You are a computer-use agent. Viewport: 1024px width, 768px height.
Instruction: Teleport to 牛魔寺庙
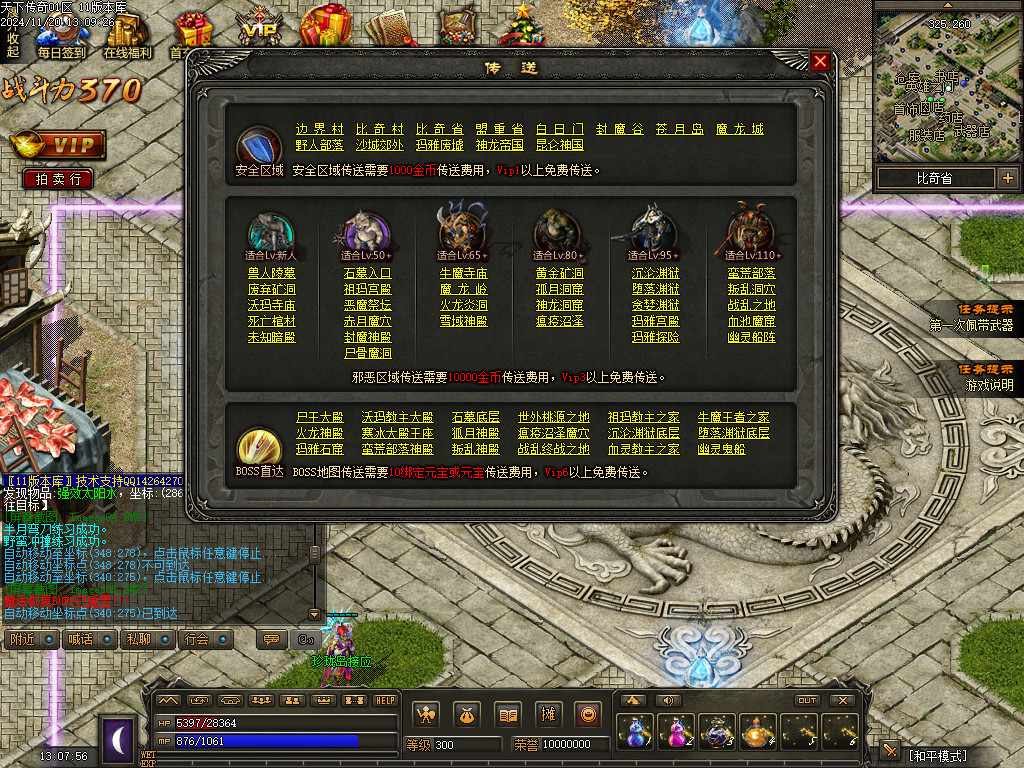click(463, 273)
